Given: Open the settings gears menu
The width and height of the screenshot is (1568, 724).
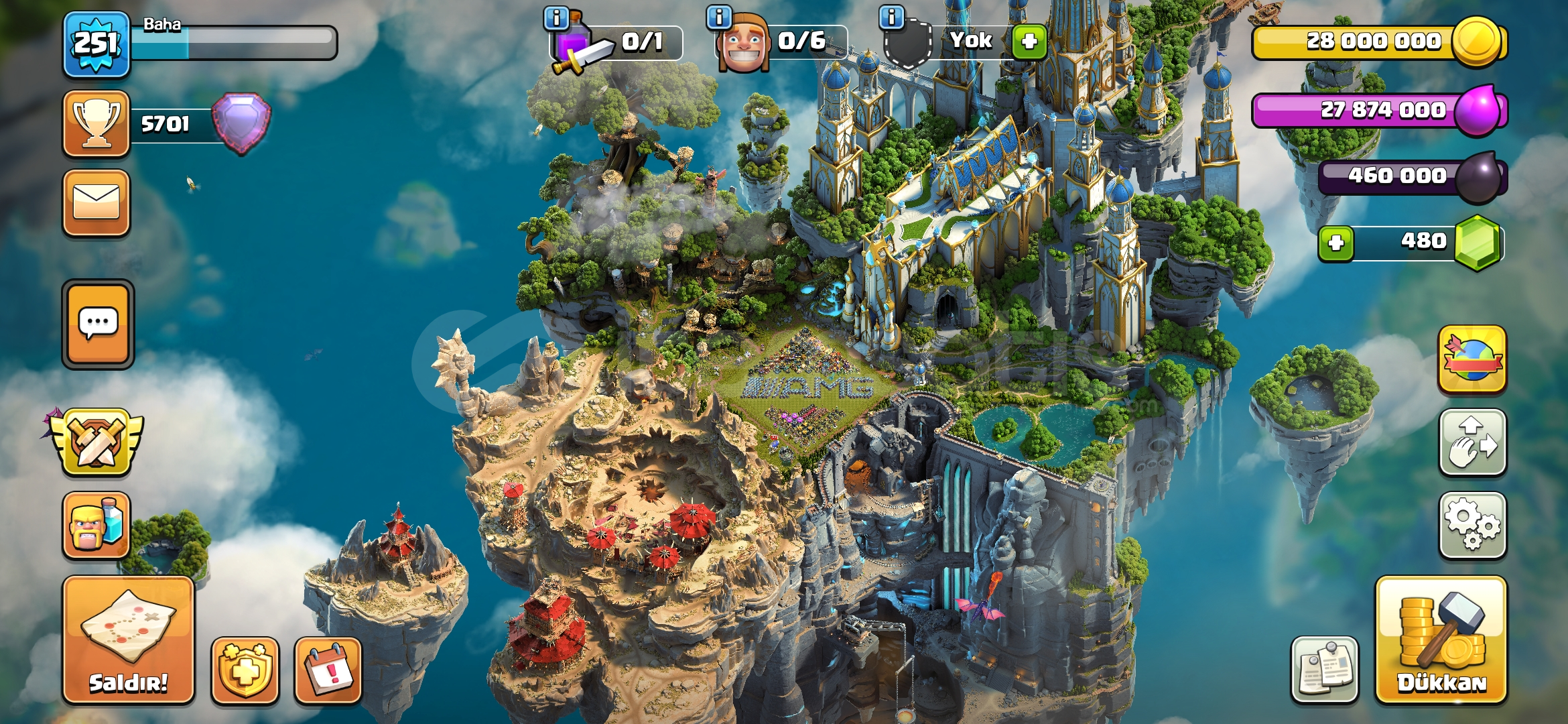Looking at the screenshot, I should click(1472, 526).
